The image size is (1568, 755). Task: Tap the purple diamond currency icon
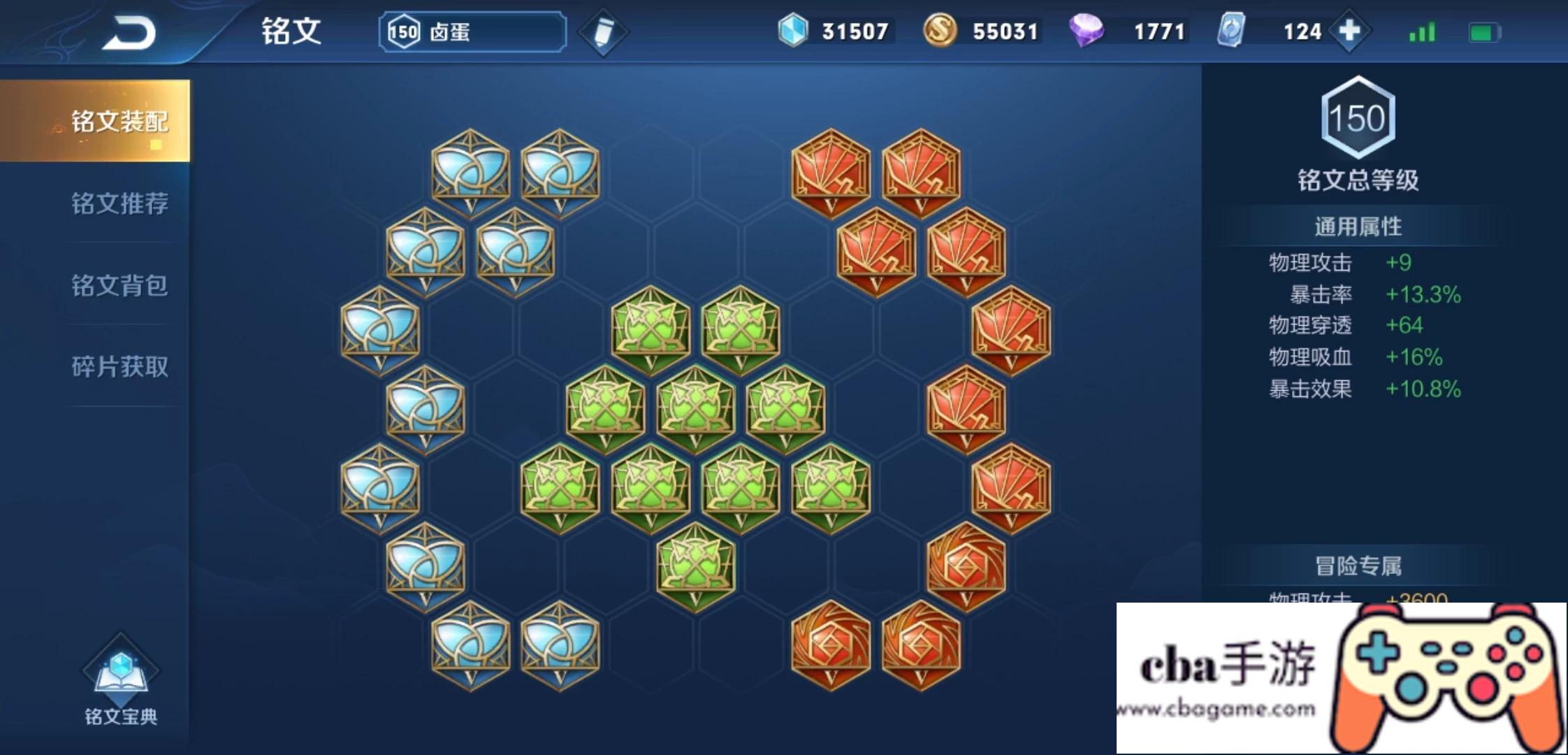point(1086,31)
